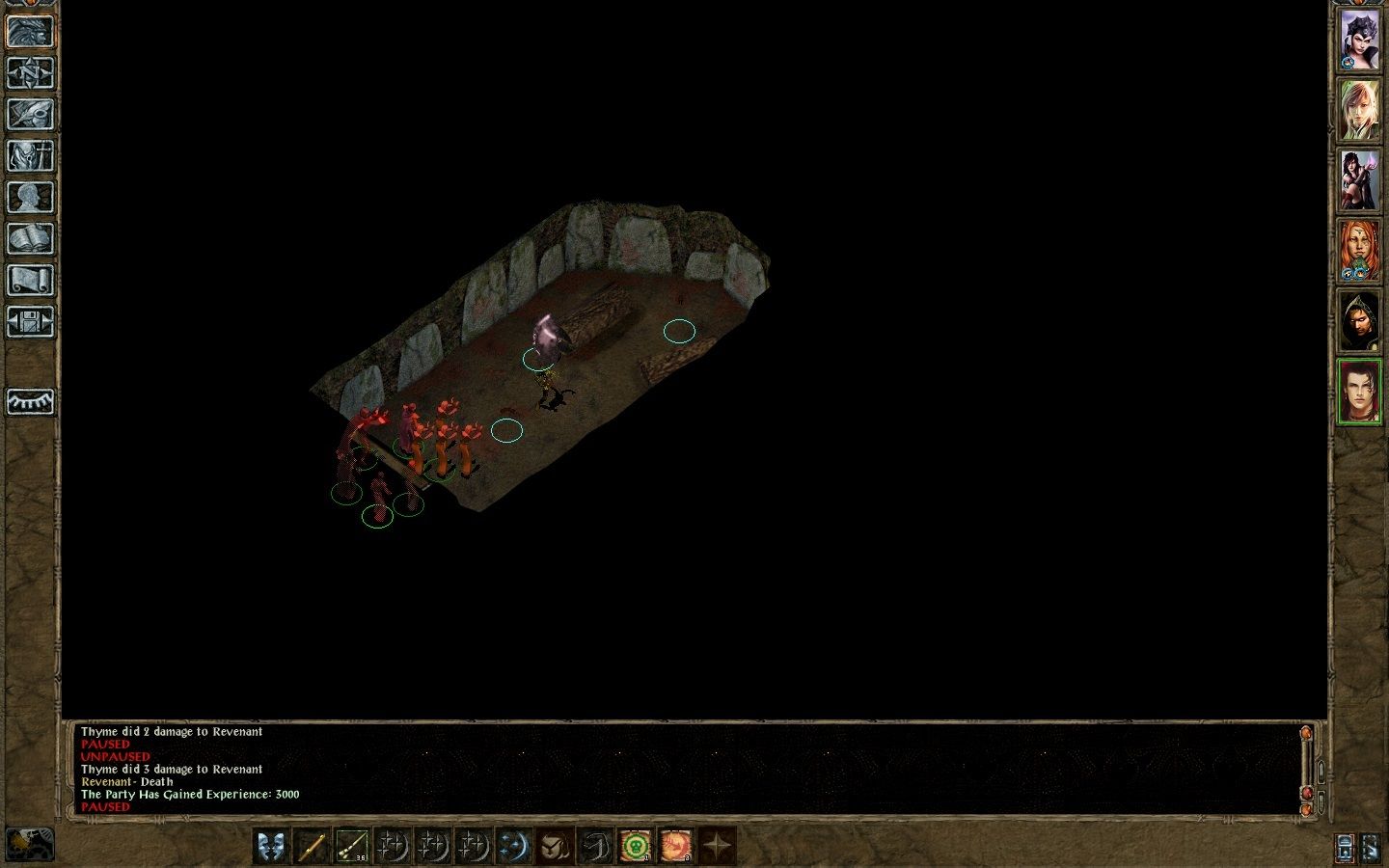The width and height of the screenshot is (1389, 868).
Task: Equip the sling slot showing 36
Action: click(352, 847)
